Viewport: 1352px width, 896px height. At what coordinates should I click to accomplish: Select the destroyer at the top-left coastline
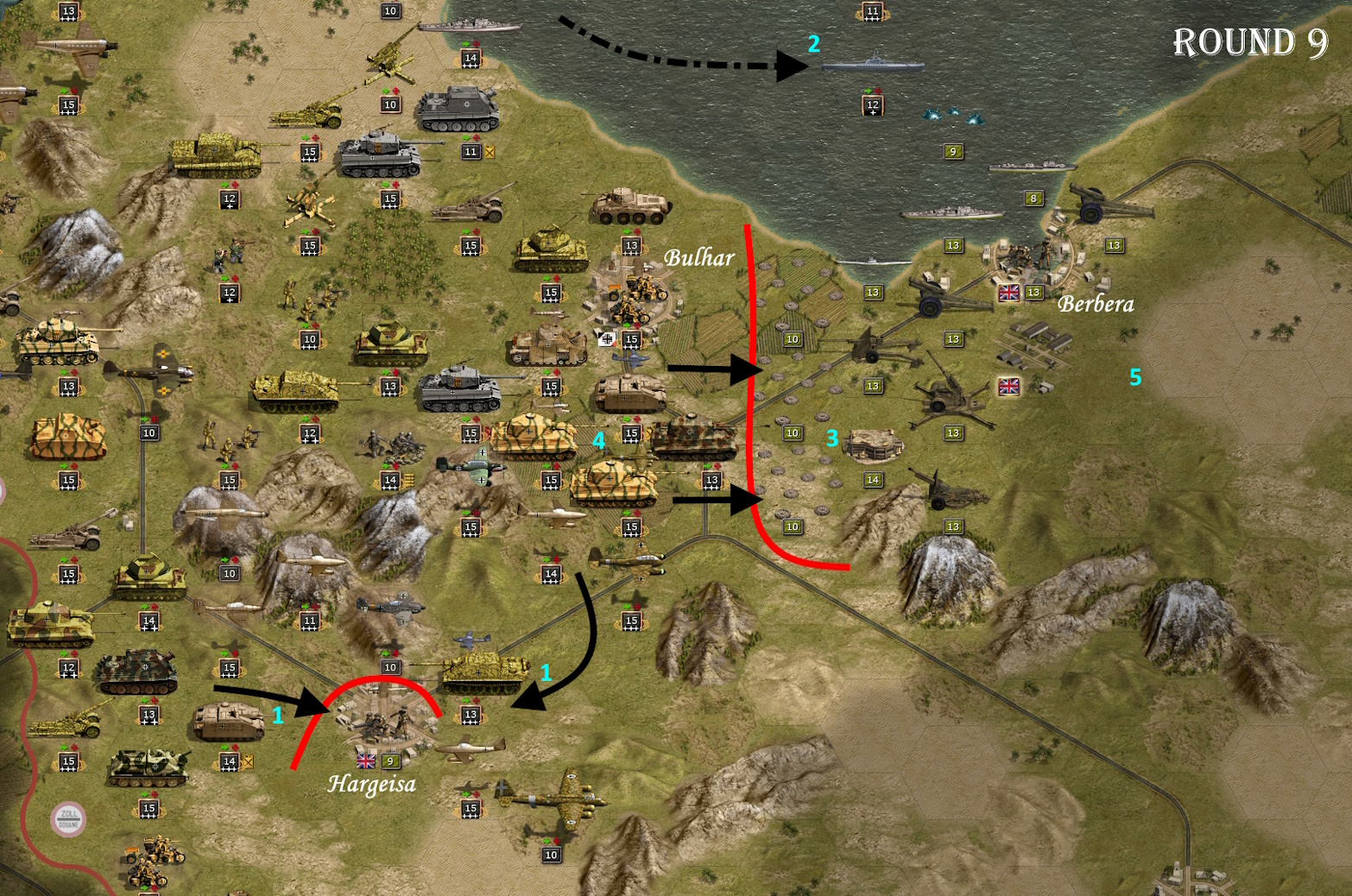471,26
